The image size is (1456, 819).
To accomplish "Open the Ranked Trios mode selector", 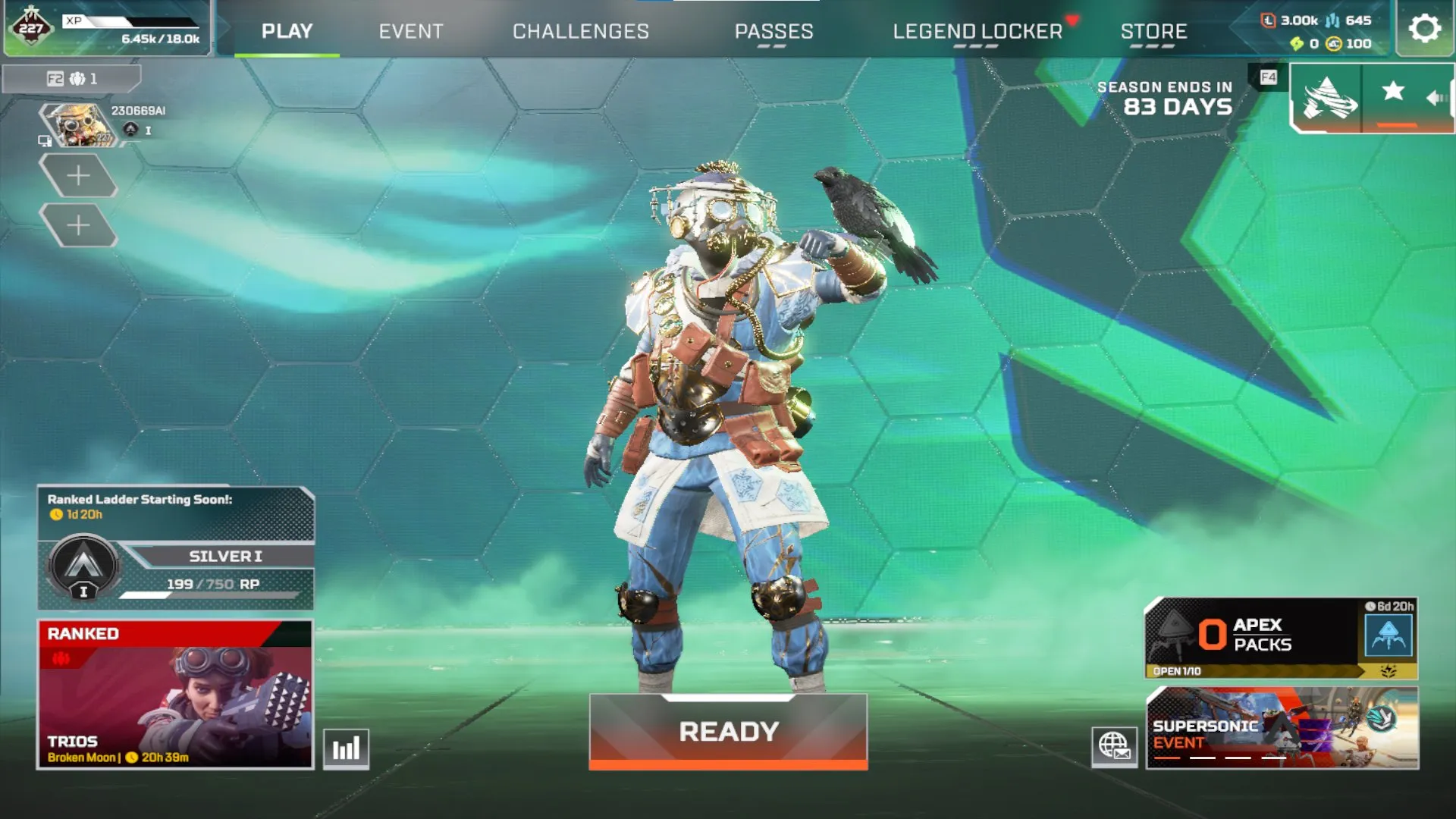I will (174, 694).
